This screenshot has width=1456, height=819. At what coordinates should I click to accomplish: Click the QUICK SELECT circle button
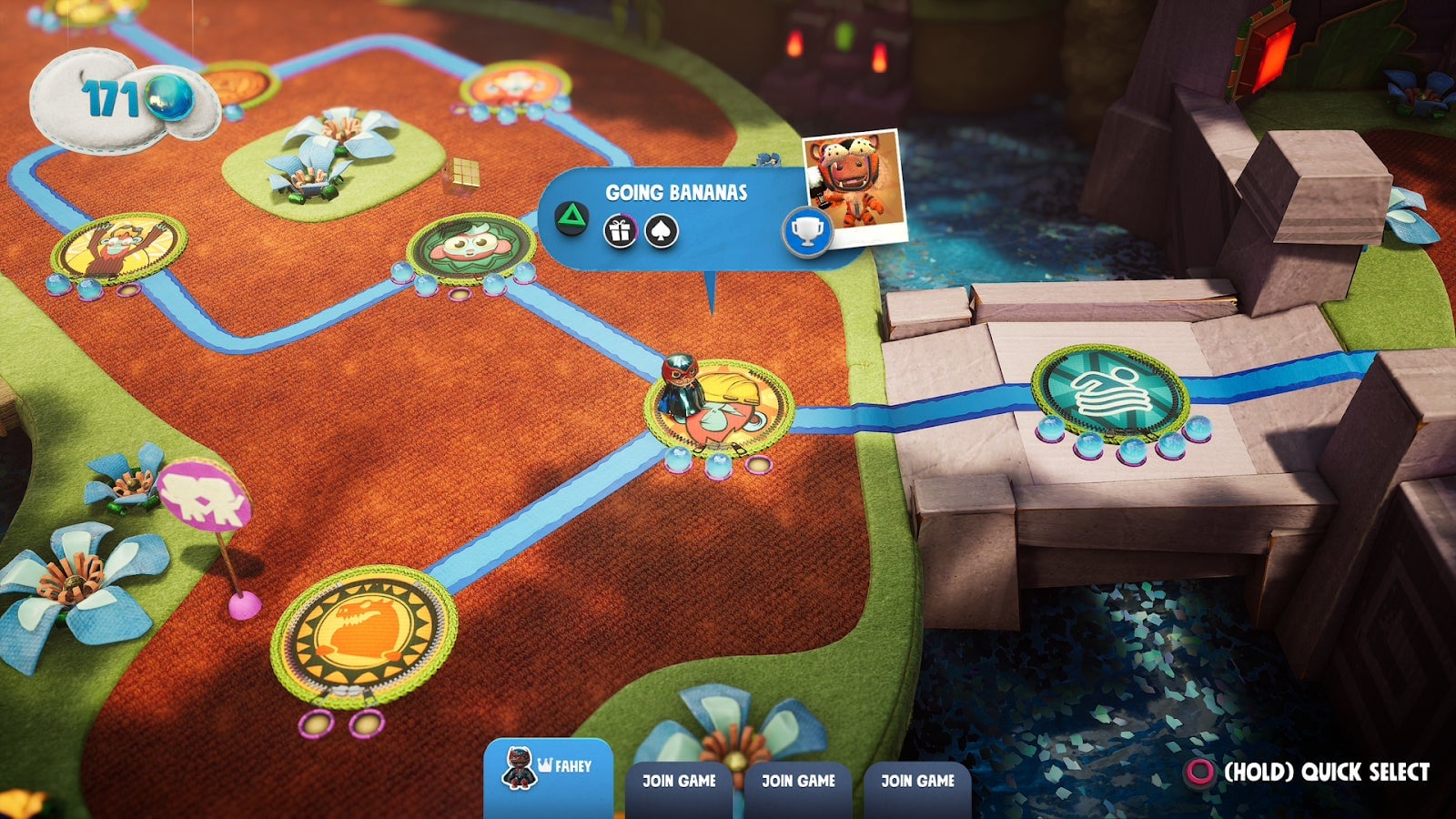[1202, 773]
